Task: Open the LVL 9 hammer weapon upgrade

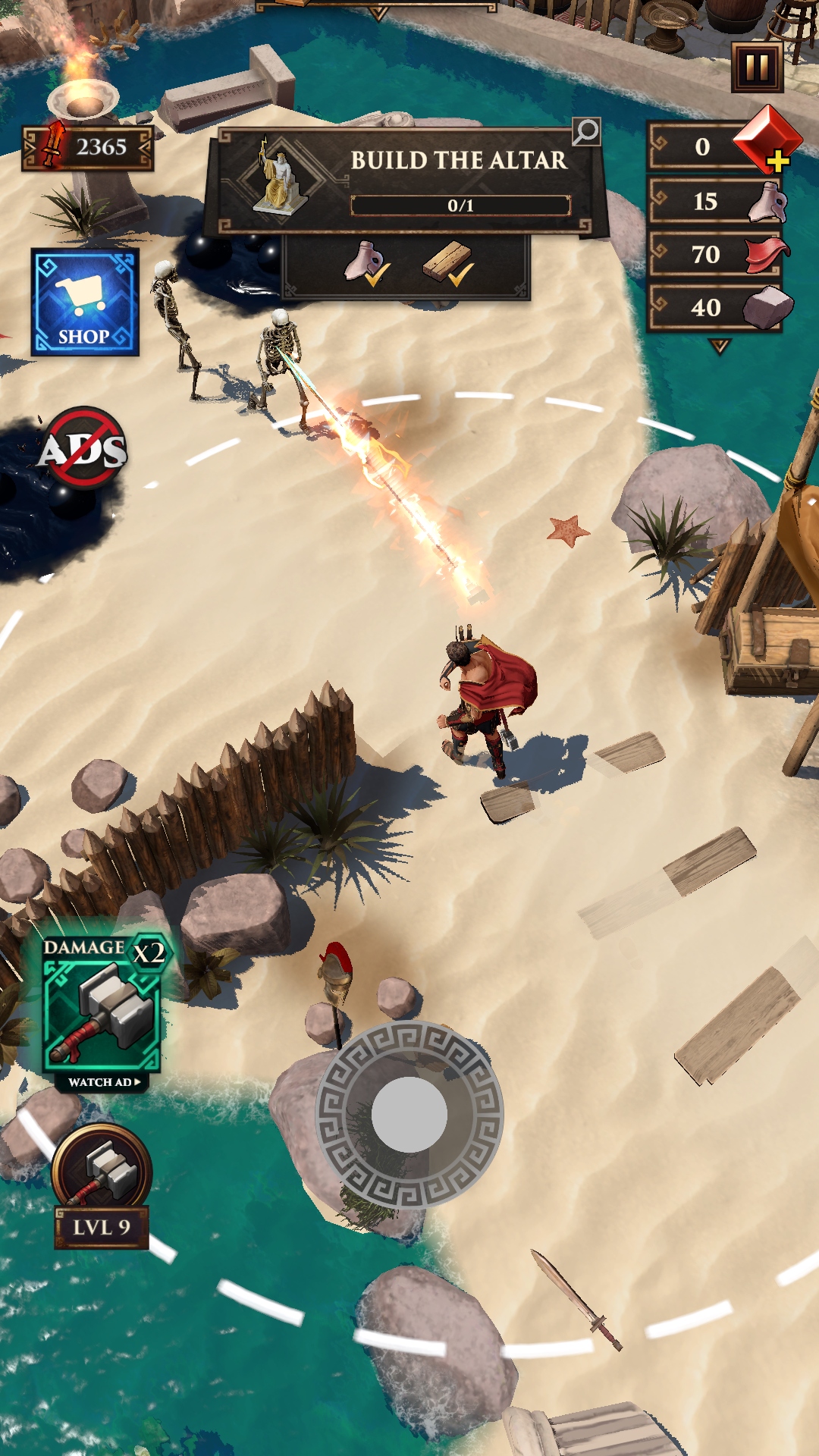Action: click(x=102, y=1185)
